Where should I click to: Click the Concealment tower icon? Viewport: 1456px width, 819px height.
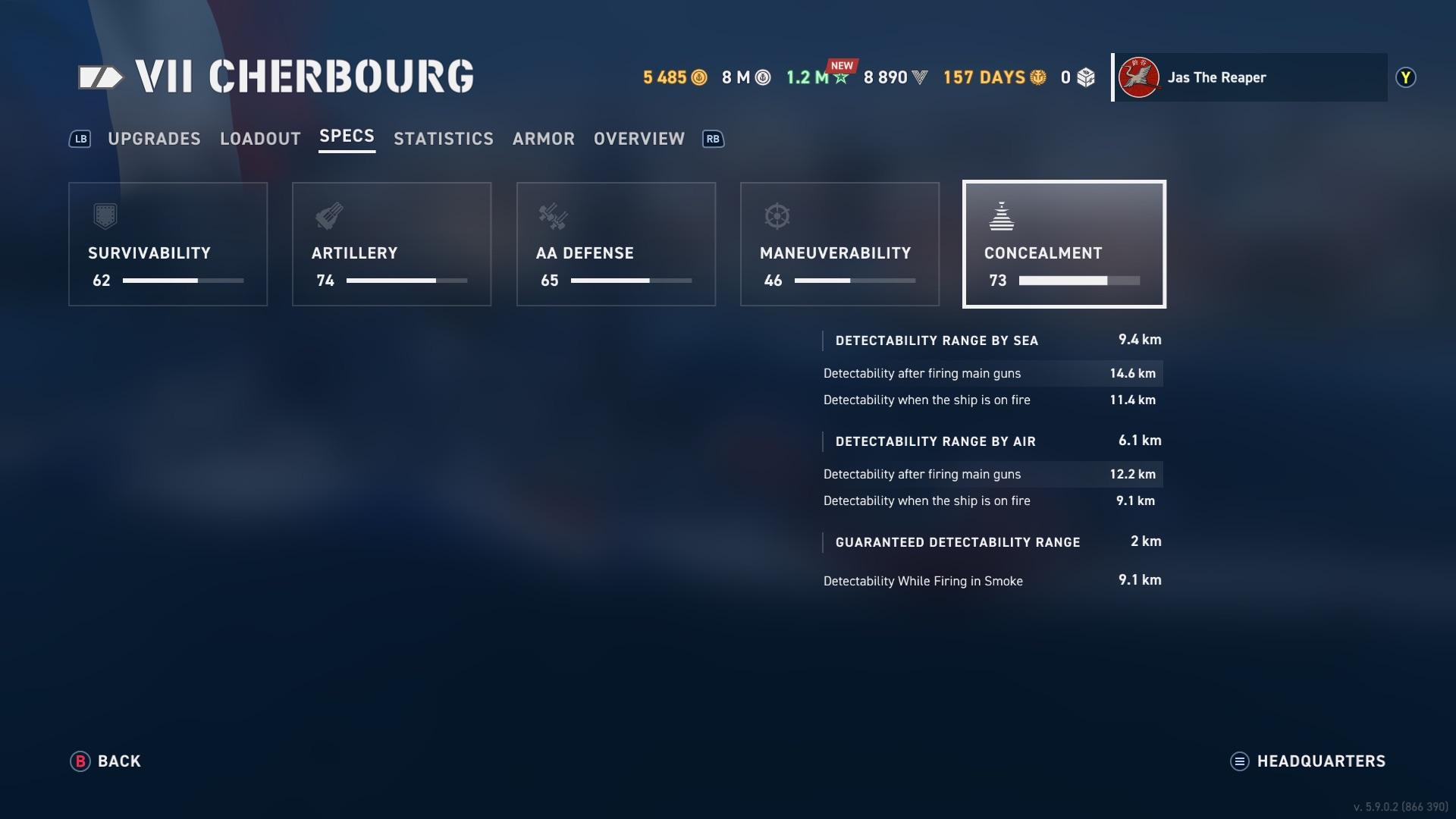pyautogui.click(x=1003, y=218)
